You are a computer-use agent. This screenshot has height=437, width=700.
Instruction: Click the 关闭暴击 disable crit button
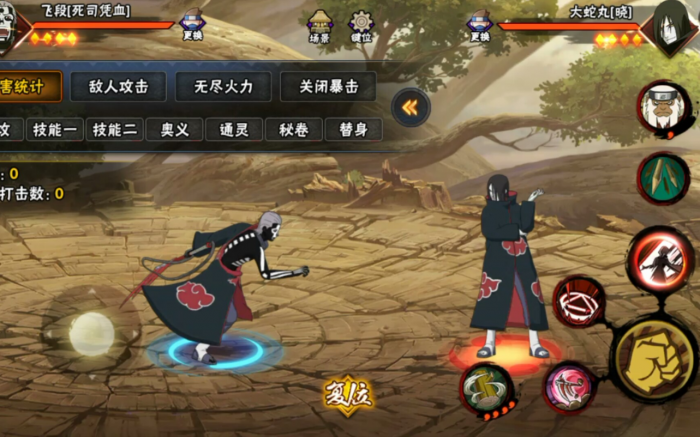(x=328, y=87)
